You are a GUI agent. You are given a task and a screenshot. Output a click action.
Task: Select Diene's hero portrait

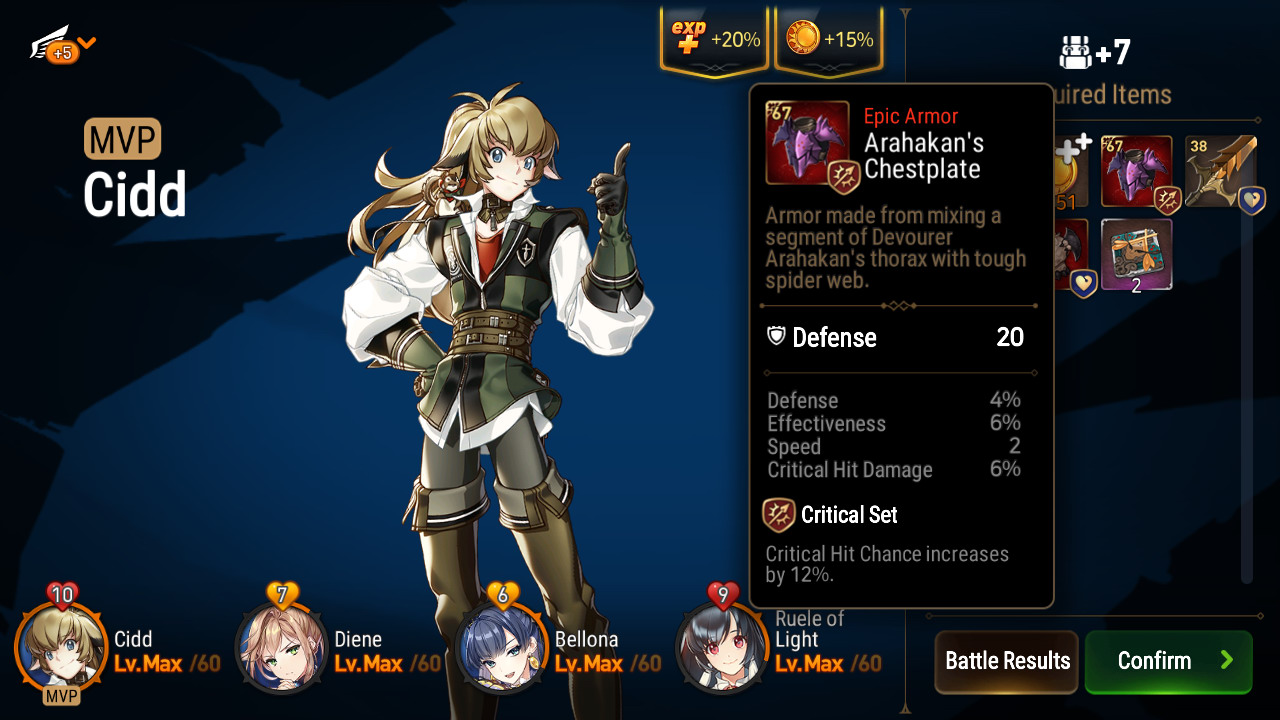(281, 650)
